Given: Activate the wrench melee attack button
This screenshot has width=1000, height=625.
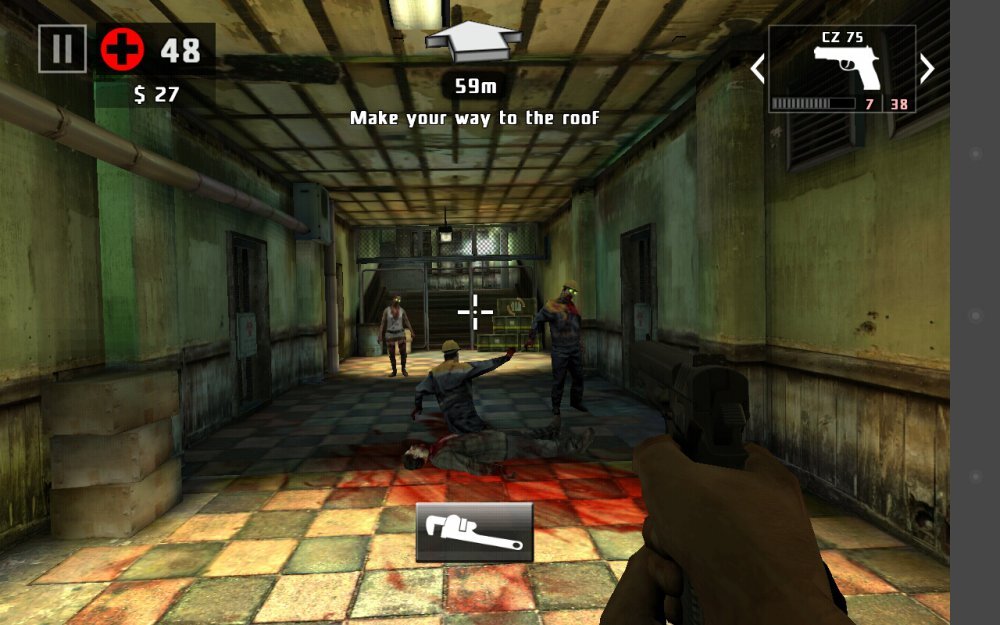Looking at the screenshot, I should [x=474, y=532].
